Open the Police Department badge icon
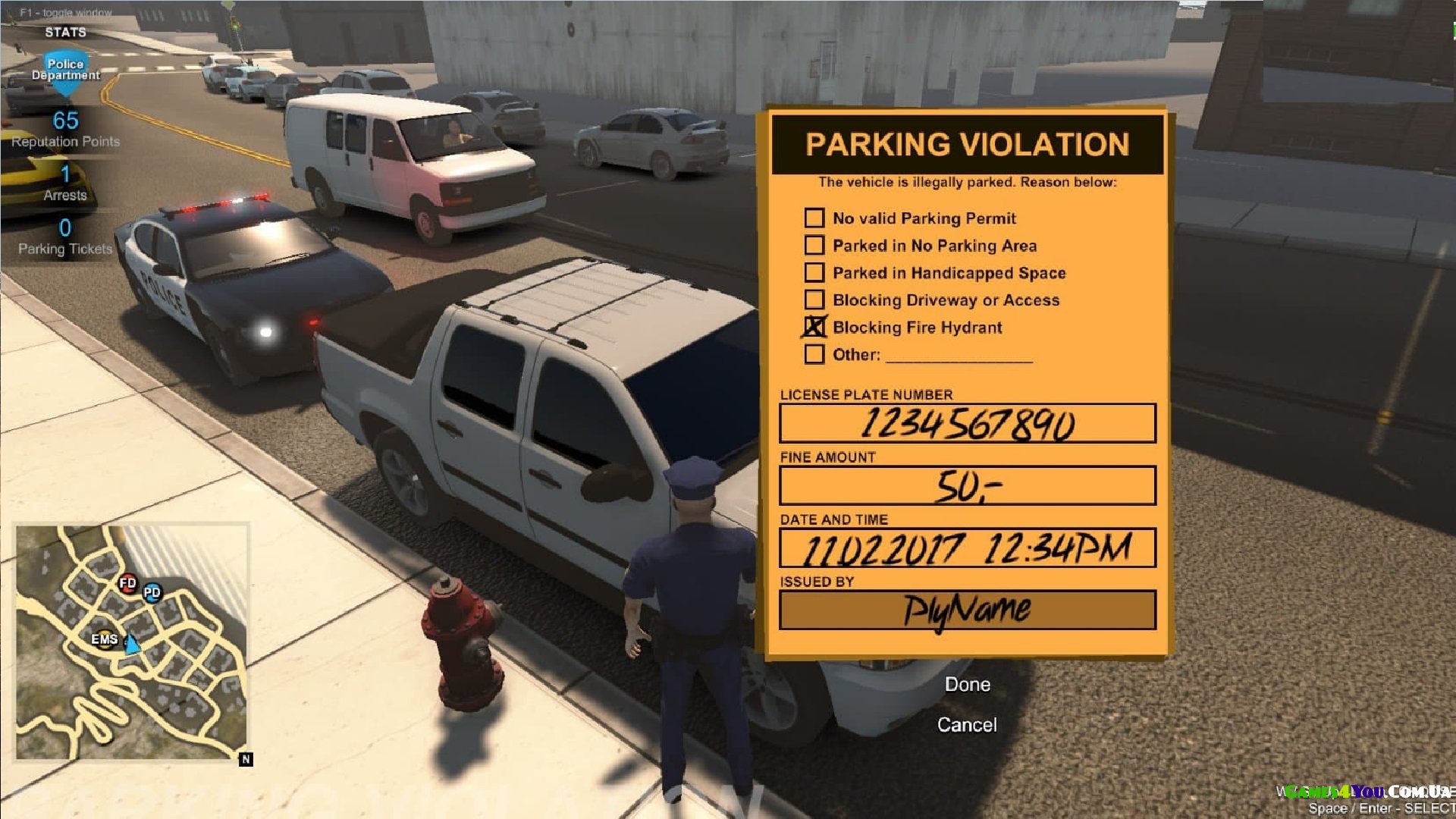The height and width of the screenshot is (819, 1456). pos(66,71)
